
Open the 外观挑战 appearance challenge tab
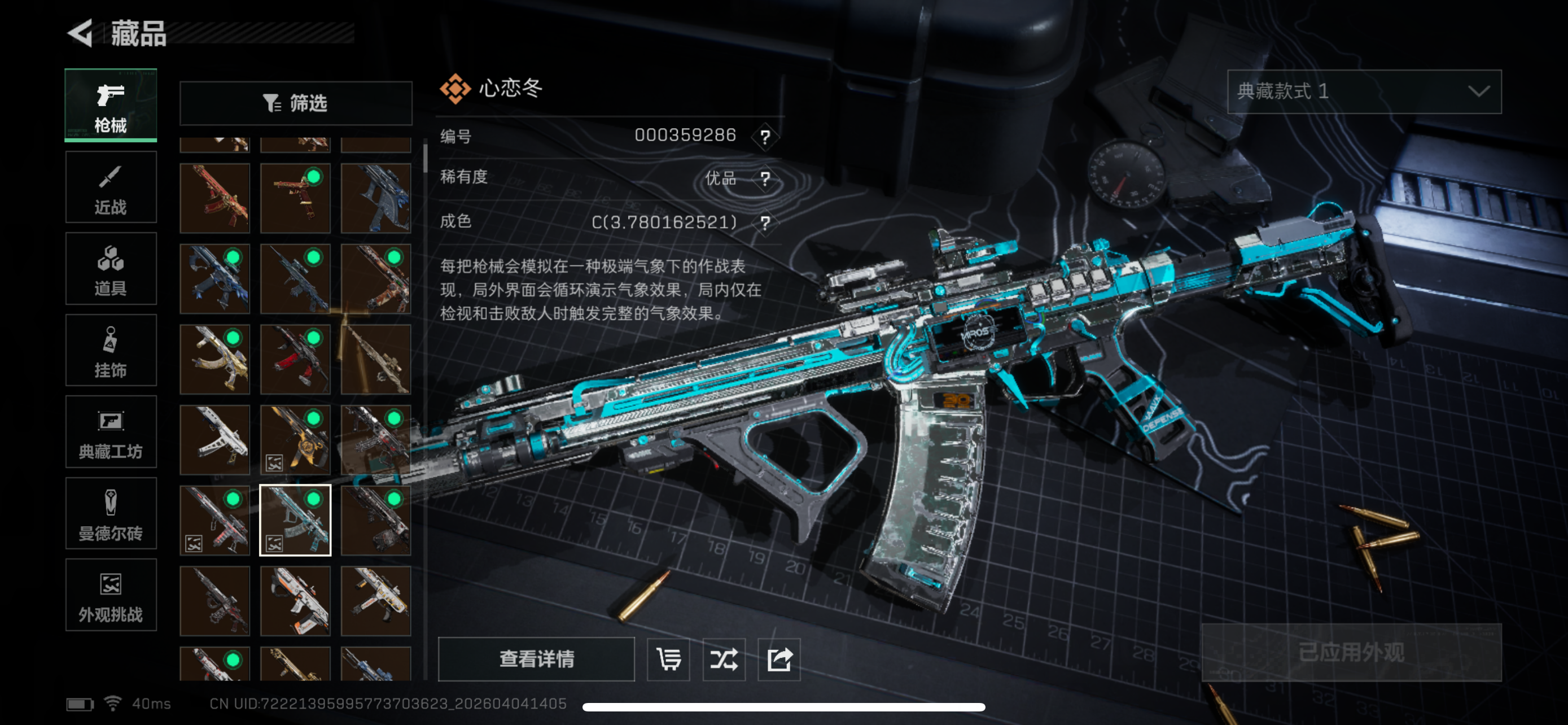tap(111, 595)
